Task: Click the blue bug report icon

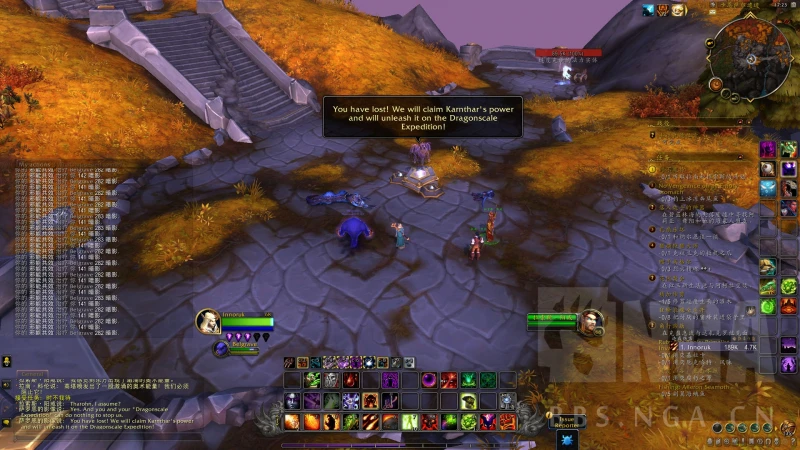Action: click(x=567, y=438)
